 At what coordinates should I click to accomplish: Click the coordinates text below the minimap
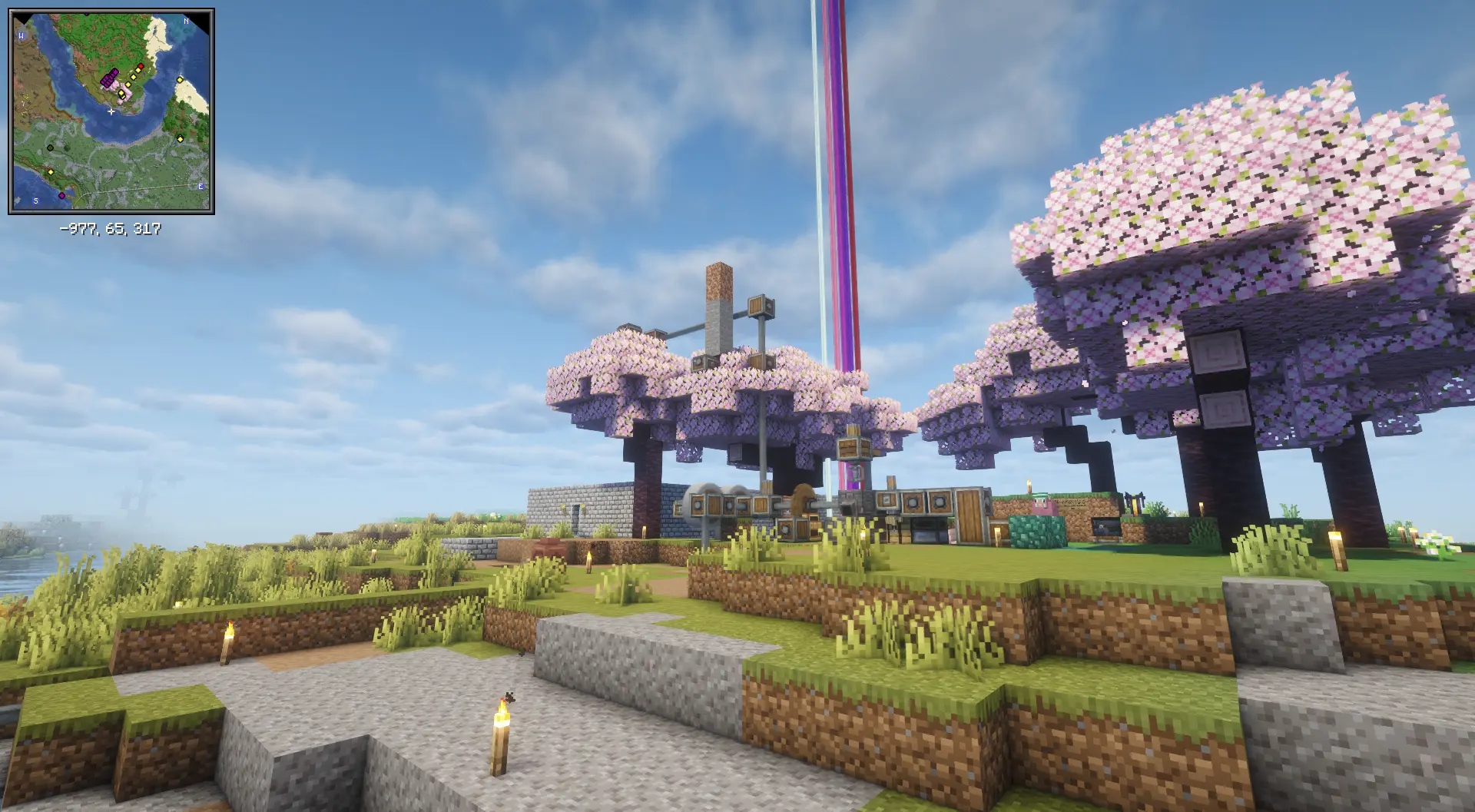click(x=110, y=227)
